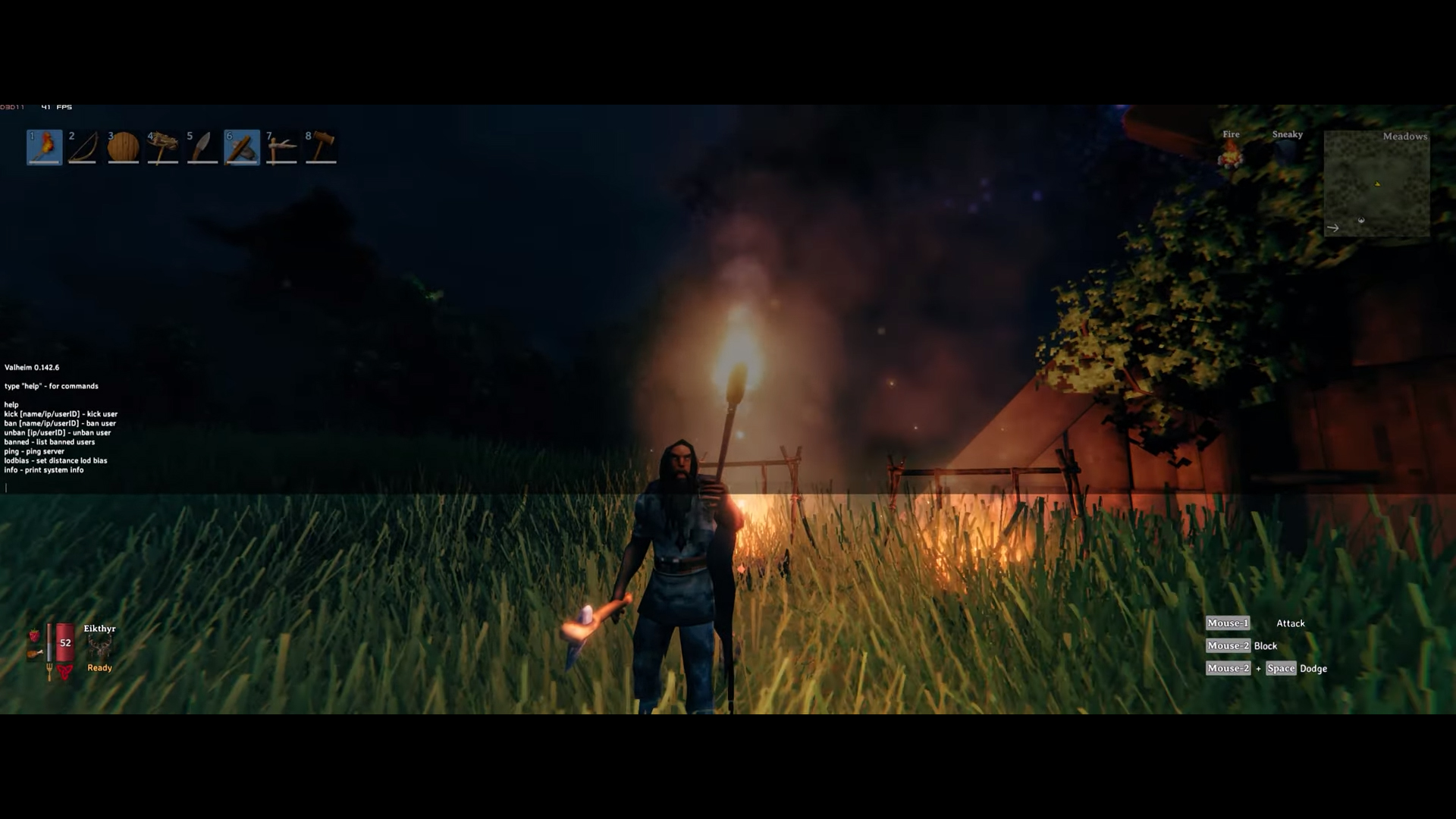
Task: Select the torch in hotbar slot 1
Action: 44,147
